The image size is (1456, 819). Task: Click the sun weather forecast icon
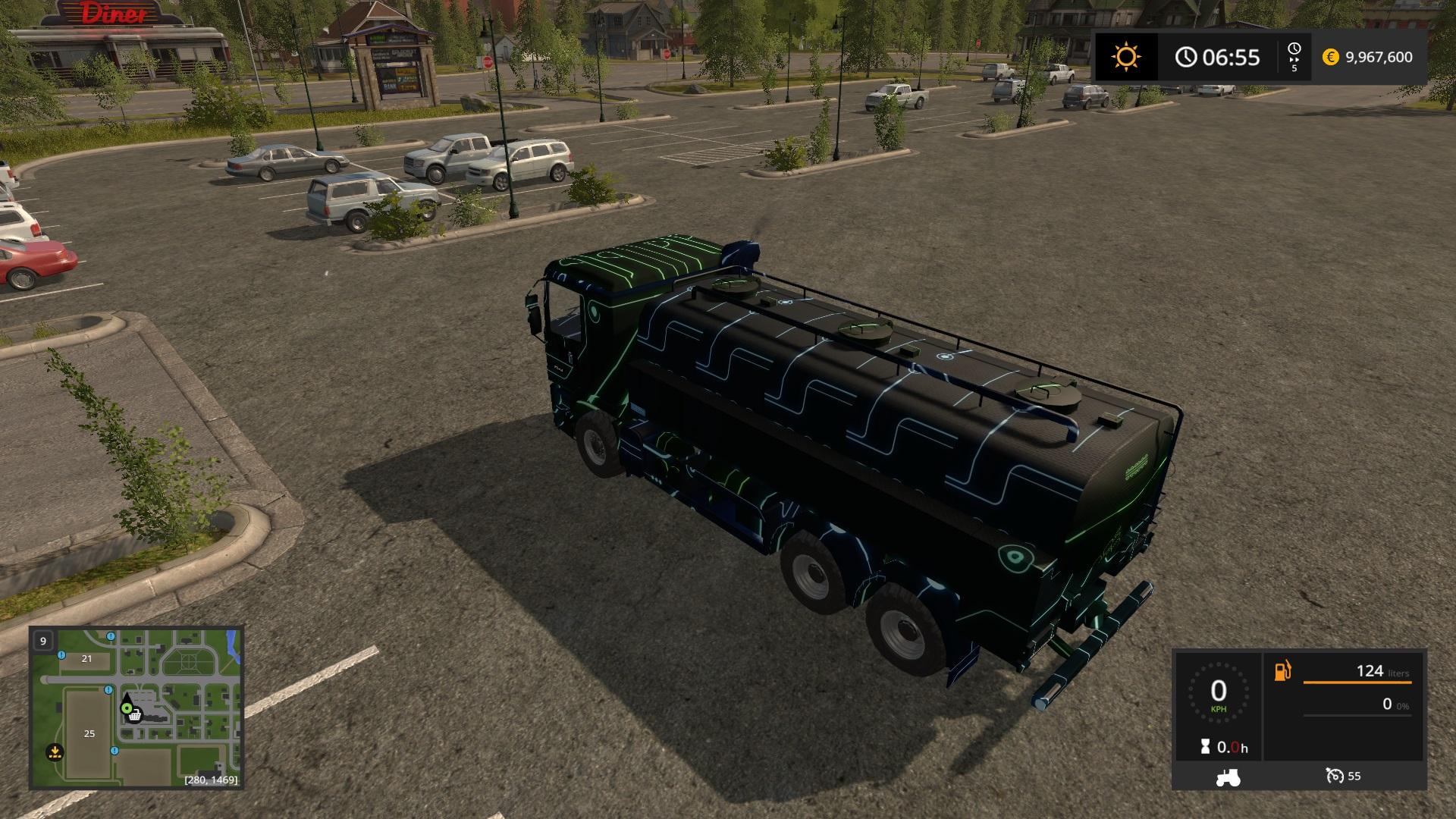(x=1125, y=57)
